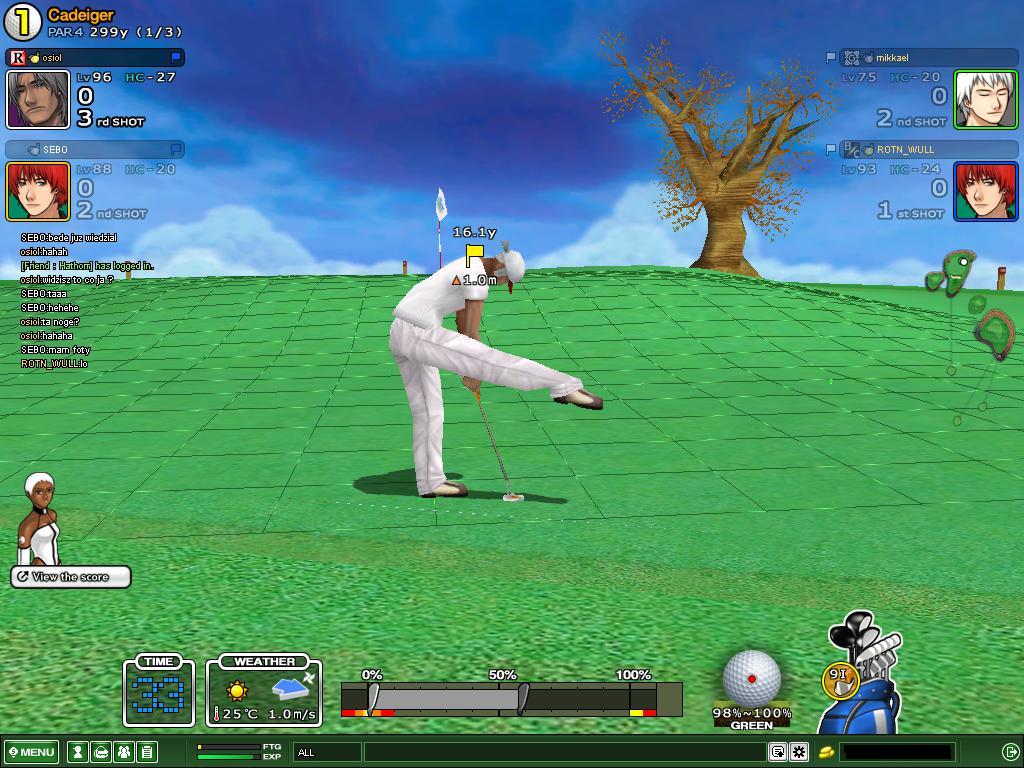Click the cap-shaped toolbar icon
This screenshot has height=768, width=1024.
pos(101,752)
